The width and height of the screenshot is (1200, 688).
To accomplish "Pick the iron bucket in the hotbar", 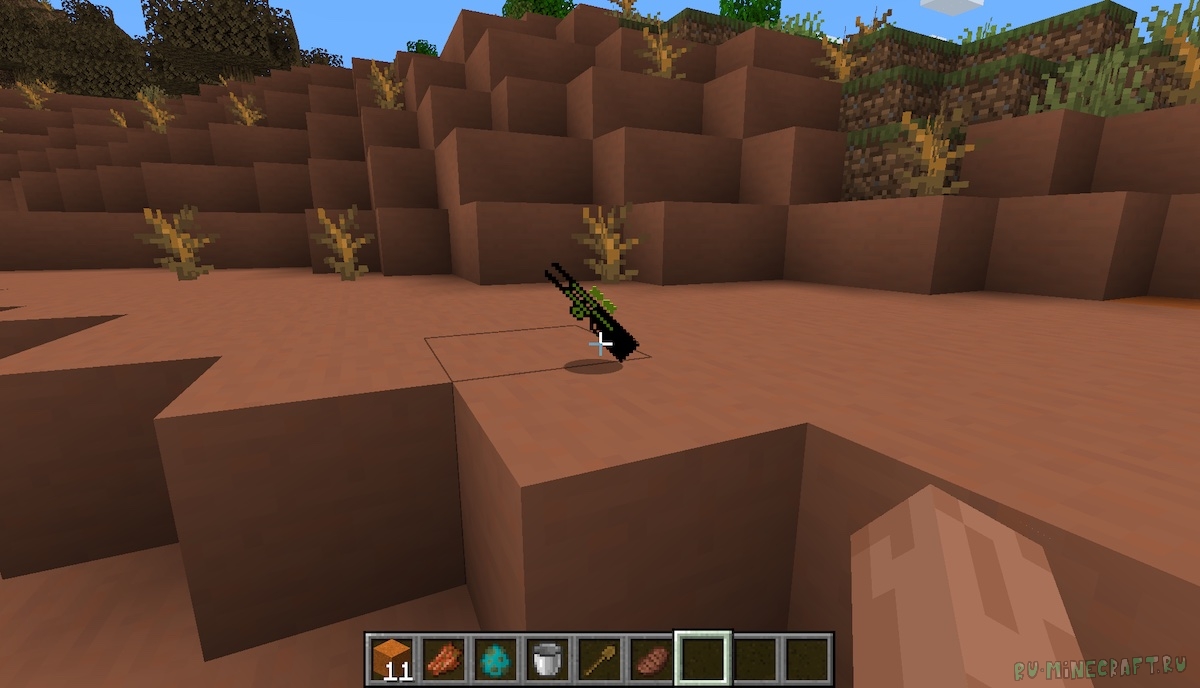I will [546, 658].
